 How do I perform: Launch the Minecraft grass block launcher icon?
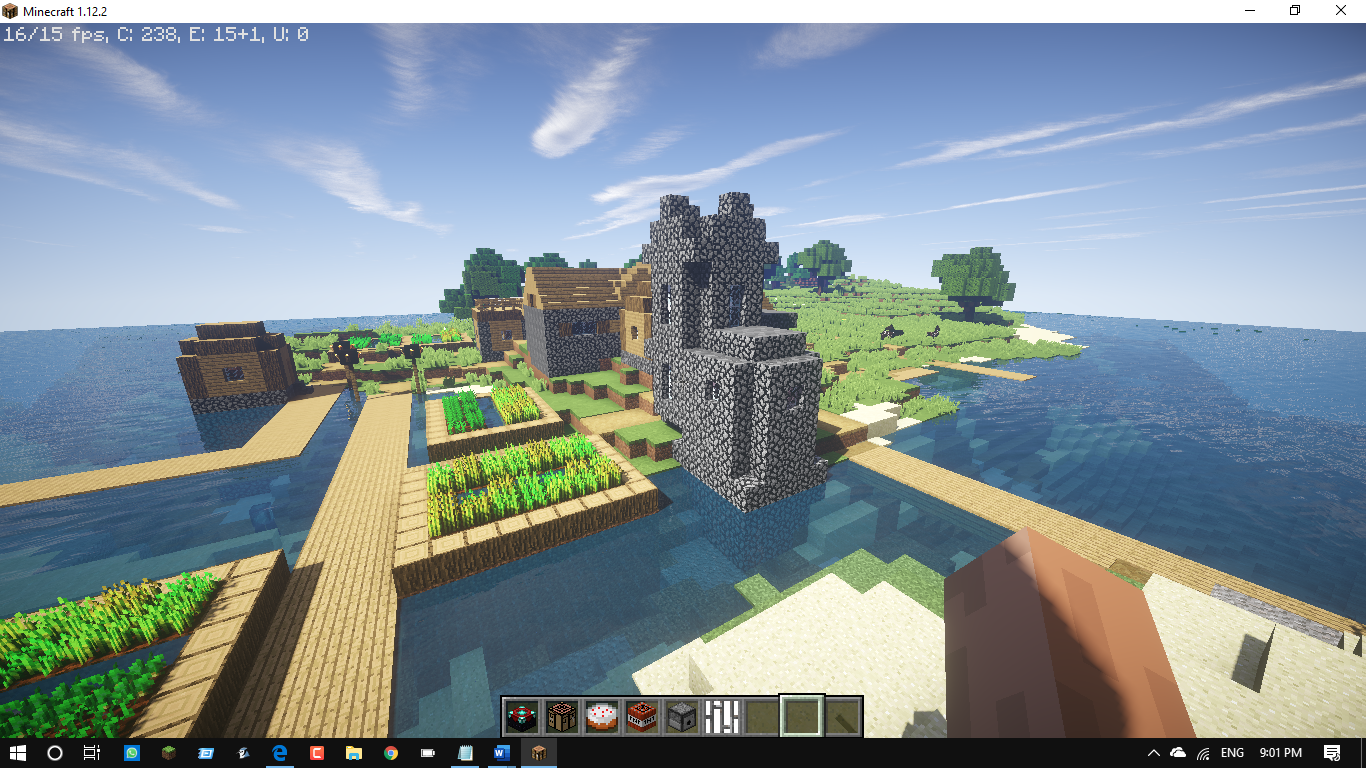[168, 753]
